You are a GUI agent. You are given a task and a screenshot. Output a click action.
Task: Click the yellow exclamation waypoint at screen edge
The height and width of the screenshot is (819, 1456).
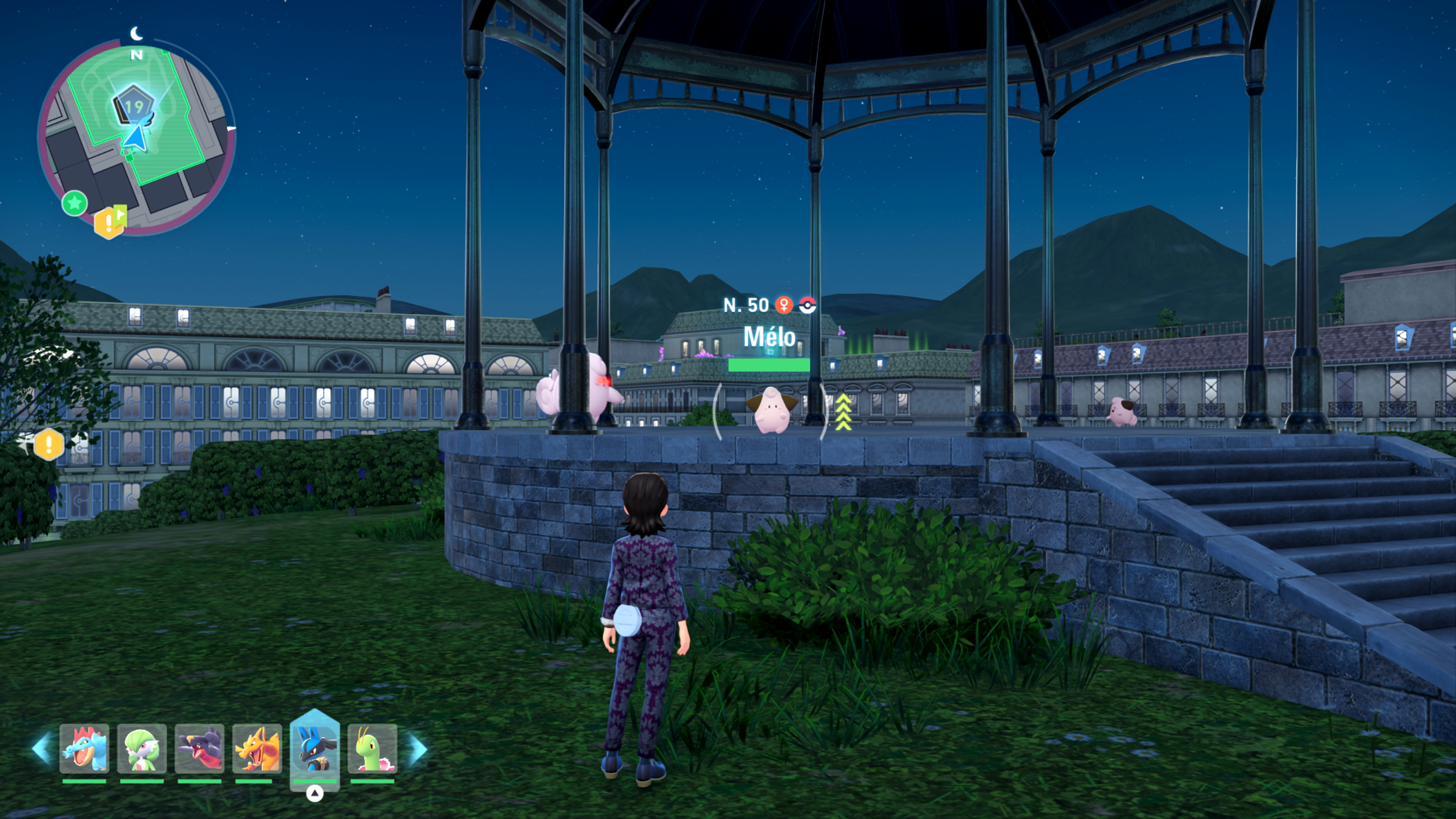click(x=49, y=444)
